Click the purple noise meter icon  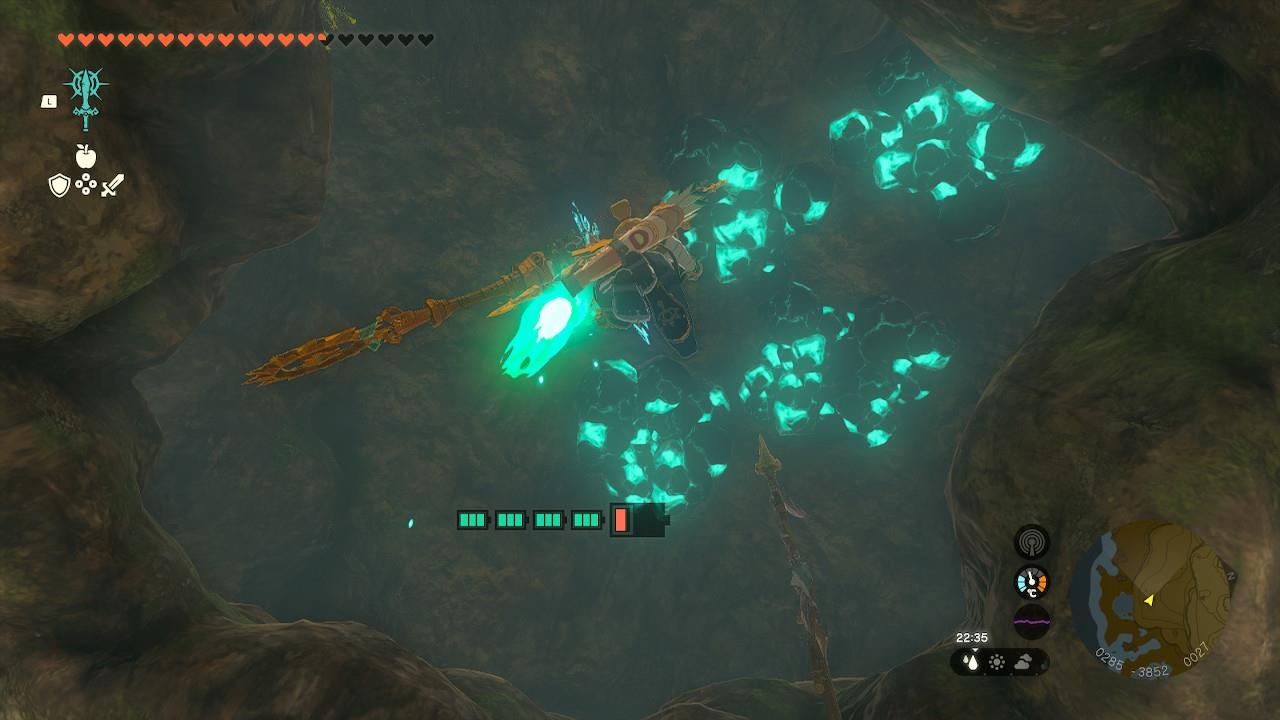[1032, 621]
